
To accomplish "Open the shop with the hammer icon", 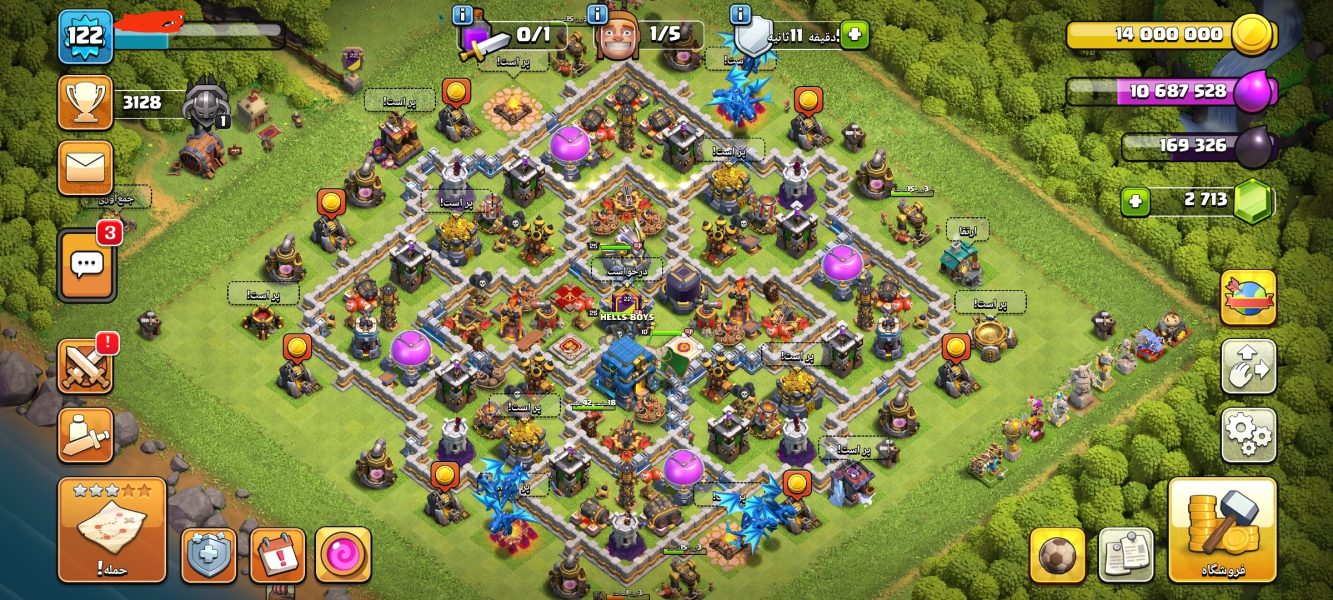I will 1222,530.
